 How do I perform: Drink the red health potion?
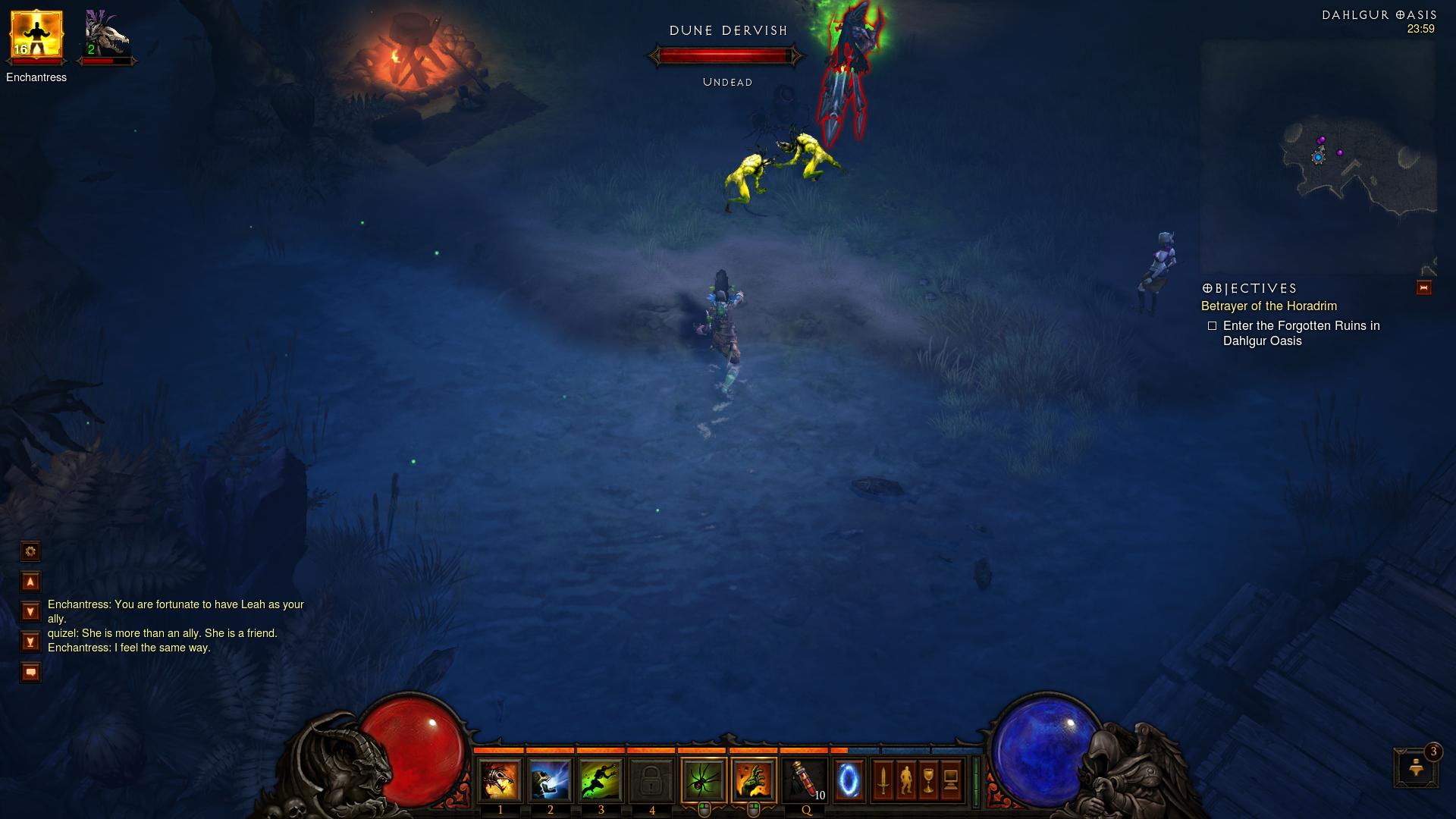click(x=805, y=780)
